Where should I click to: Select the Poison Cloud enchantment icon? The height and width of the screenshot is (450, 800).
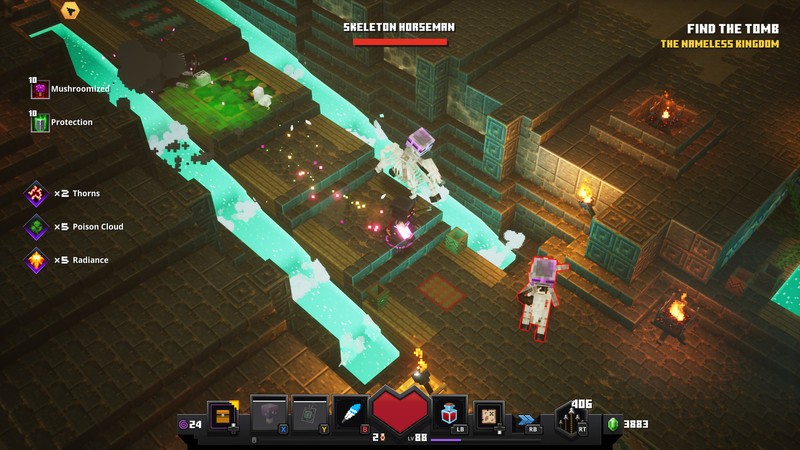(x=37, y=227)
